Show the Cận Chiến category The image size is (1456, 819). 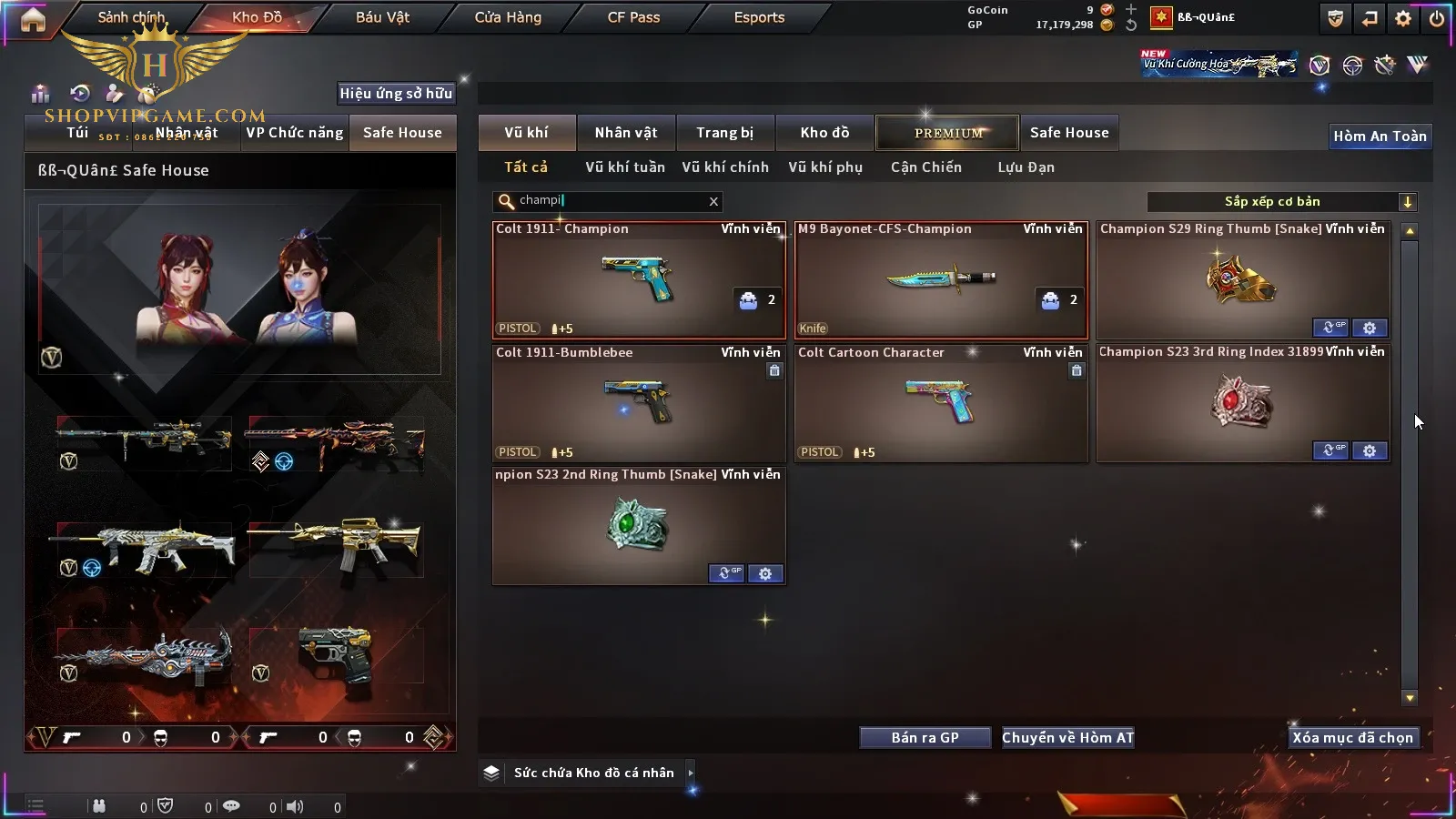pos(925,167)
